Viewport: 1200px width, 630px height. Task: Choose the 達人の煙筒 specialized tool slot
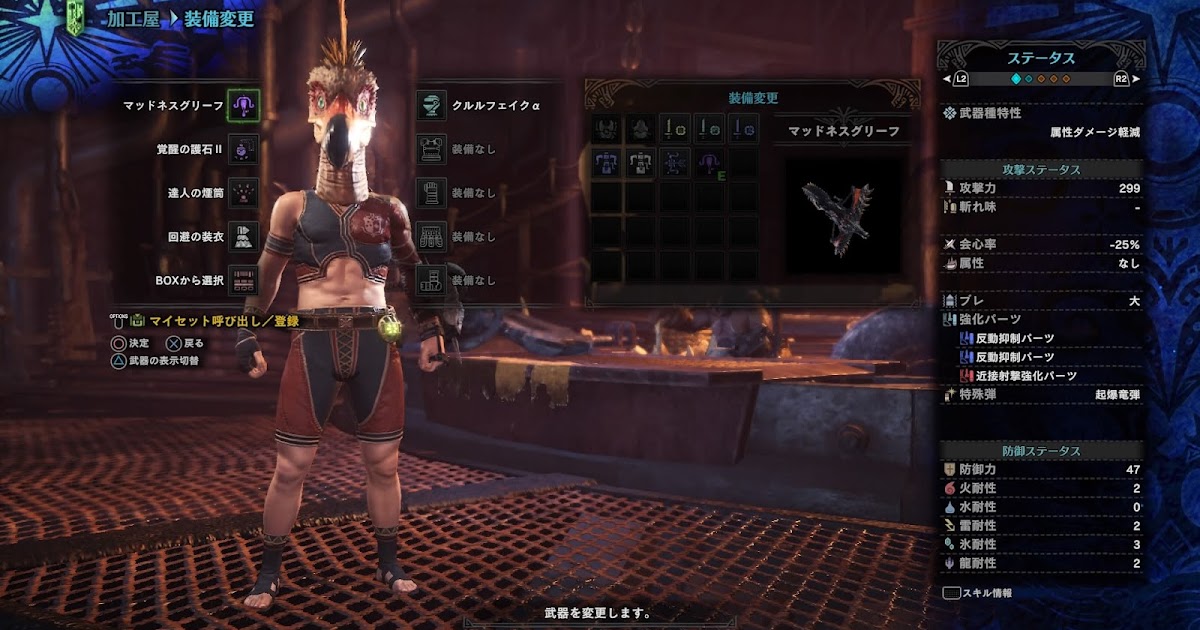pyautogui.click(x=243, y=192)
